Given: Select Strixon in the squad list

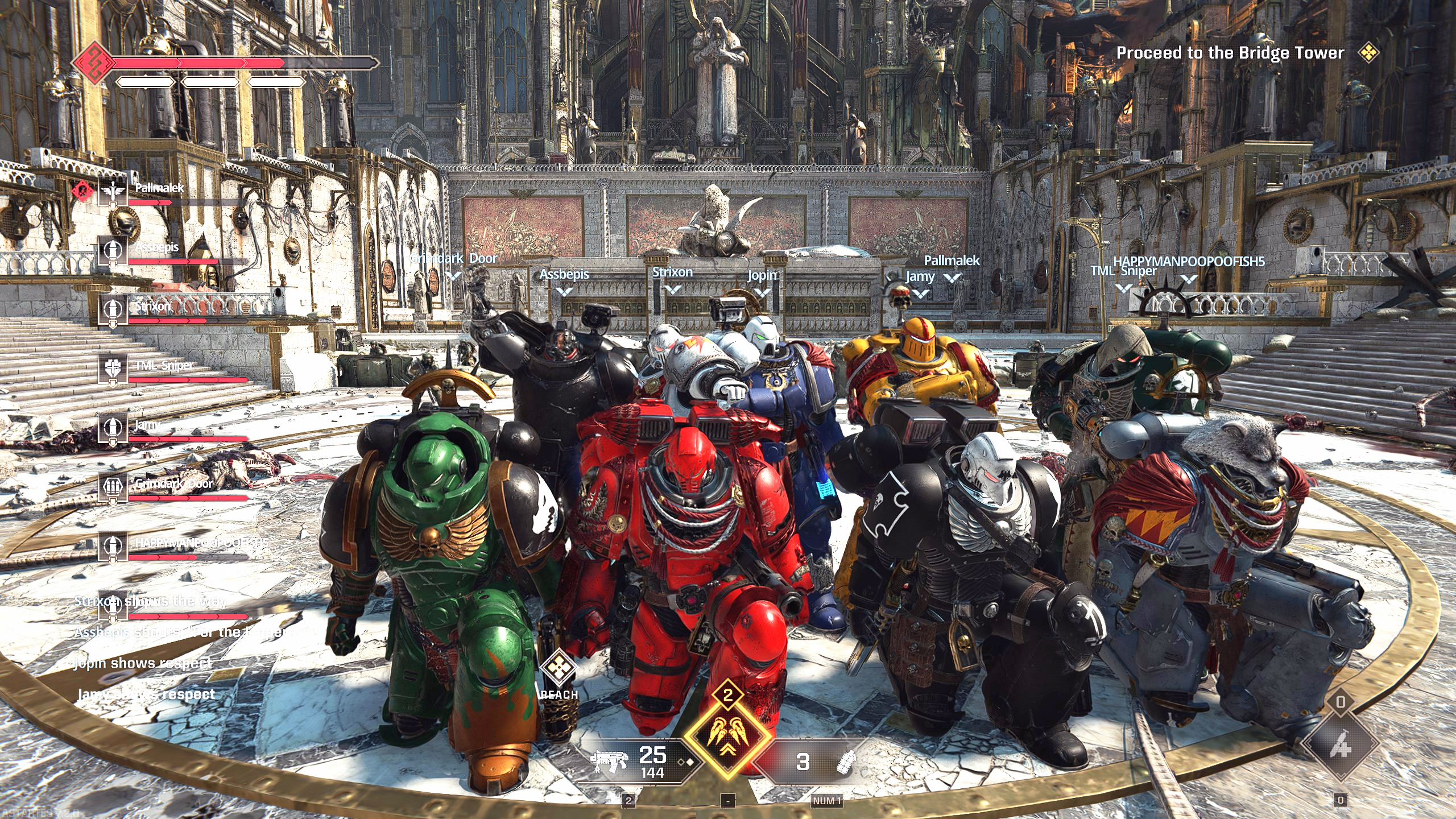Looking at the screenshot, I should point(152,307).
